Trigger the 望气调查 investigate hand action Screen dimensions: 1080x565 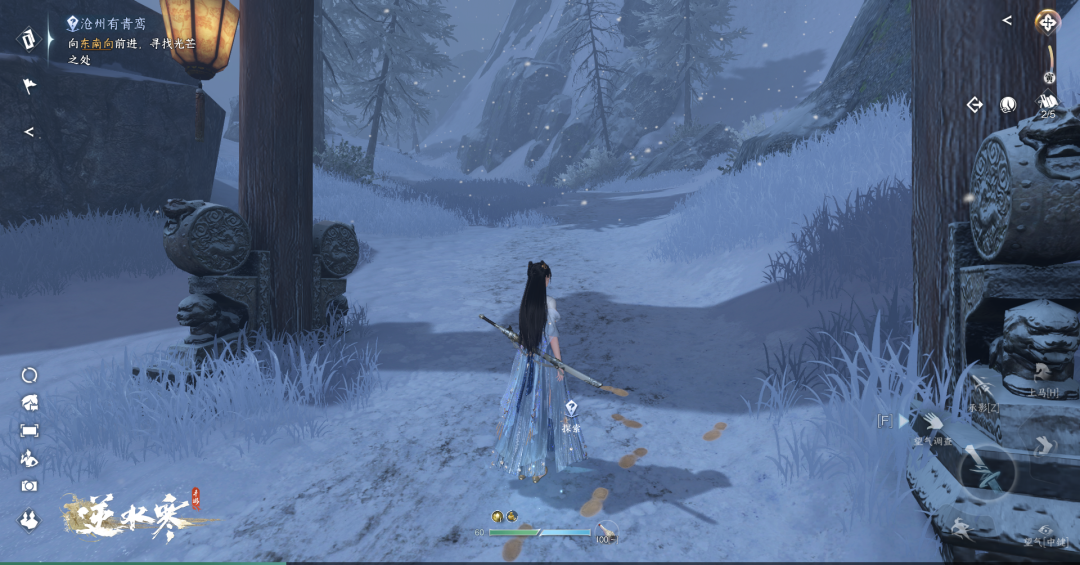(x=931, y=422)
